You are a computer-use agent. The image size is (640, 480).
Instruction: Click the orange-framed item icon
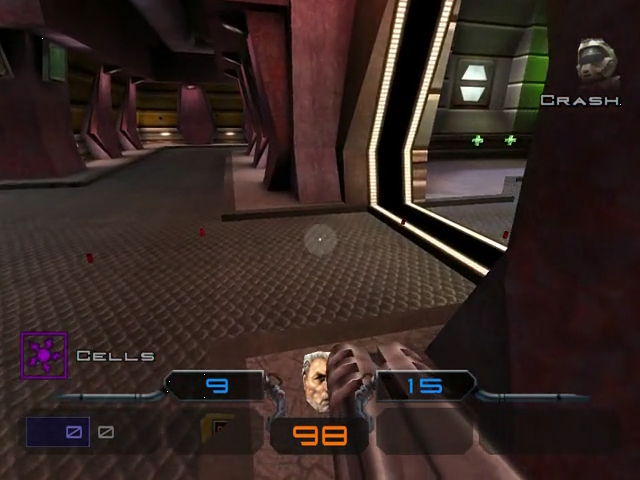point(216,431)
